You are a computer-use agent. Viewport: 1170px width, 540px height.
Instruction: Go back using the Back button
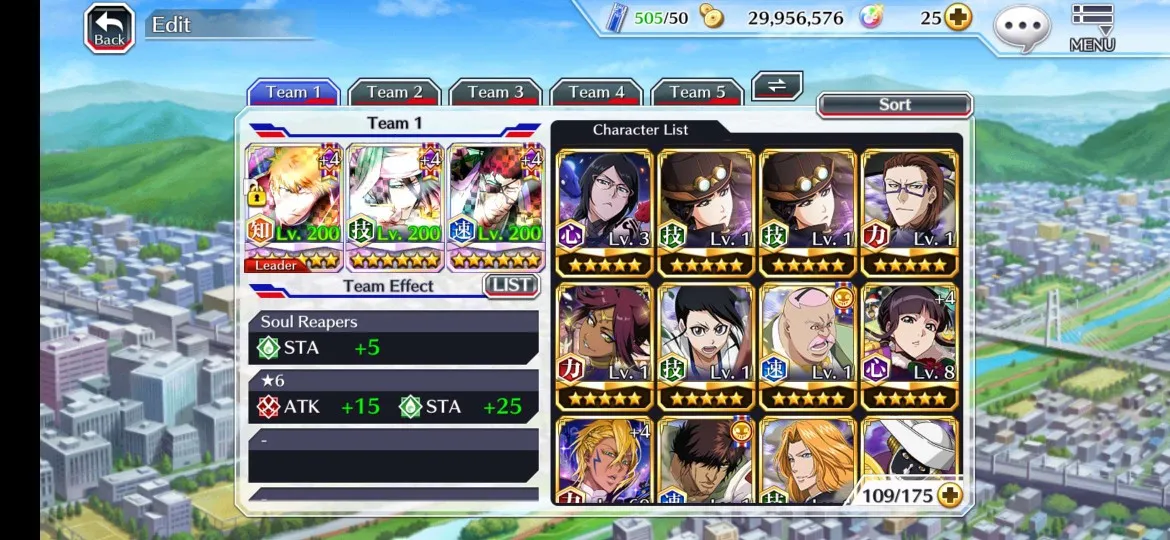[x=109, y=28]
